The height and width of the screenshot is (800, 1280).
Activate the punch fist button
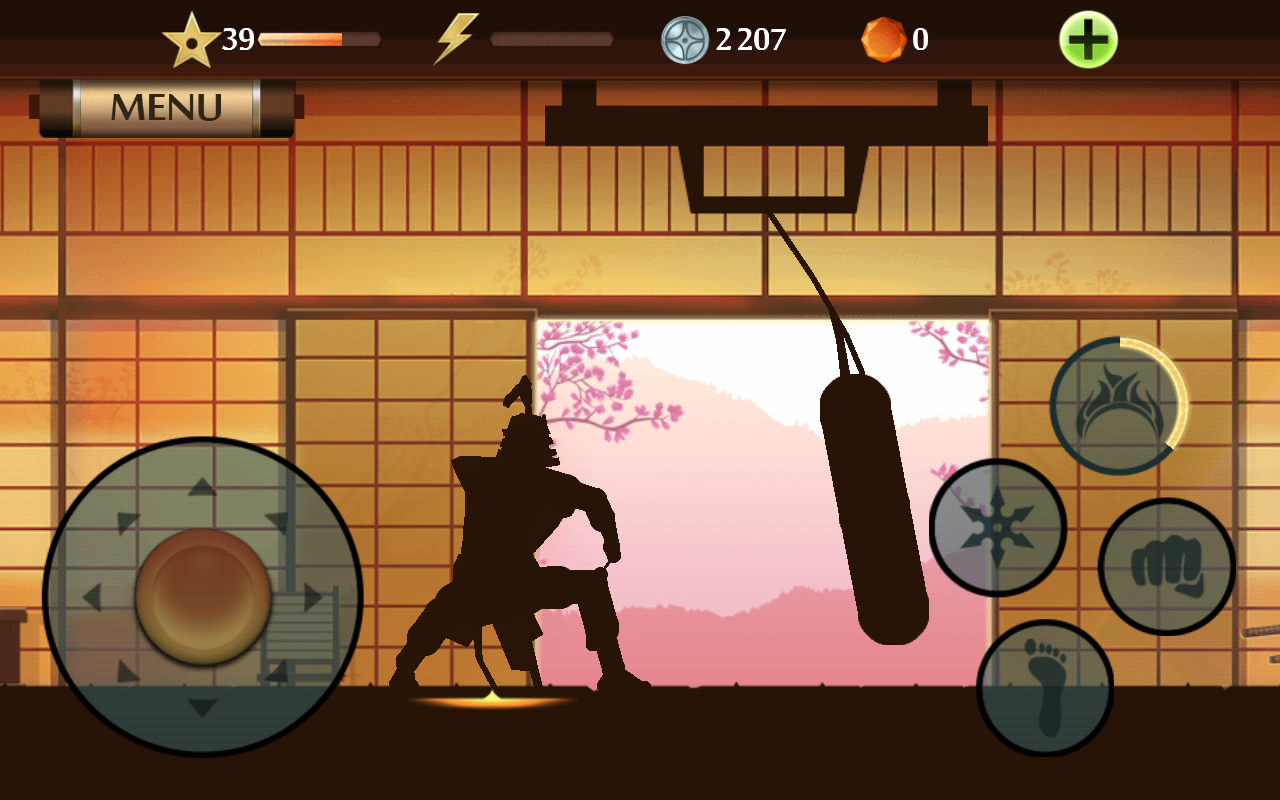click(1167, 566)
